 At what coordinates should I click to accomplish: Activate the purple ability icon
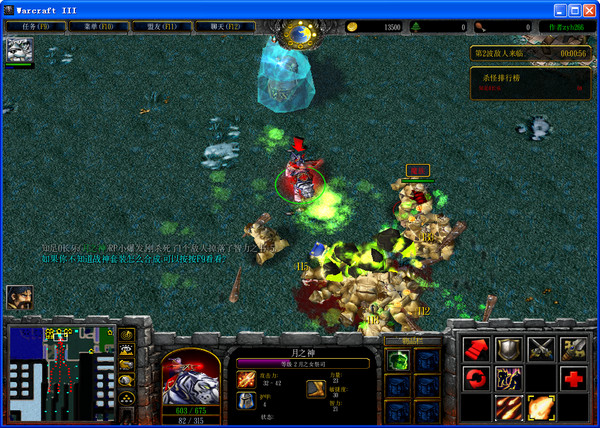508,378
